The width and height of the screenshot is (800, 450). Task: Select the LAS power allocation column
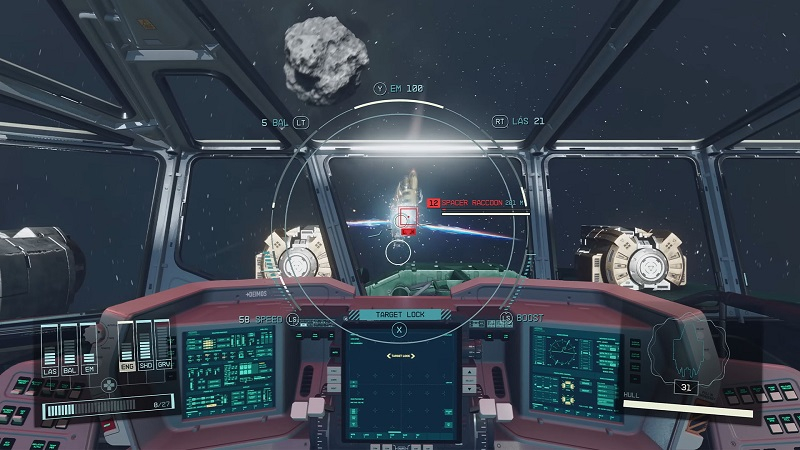coord(52,350)
